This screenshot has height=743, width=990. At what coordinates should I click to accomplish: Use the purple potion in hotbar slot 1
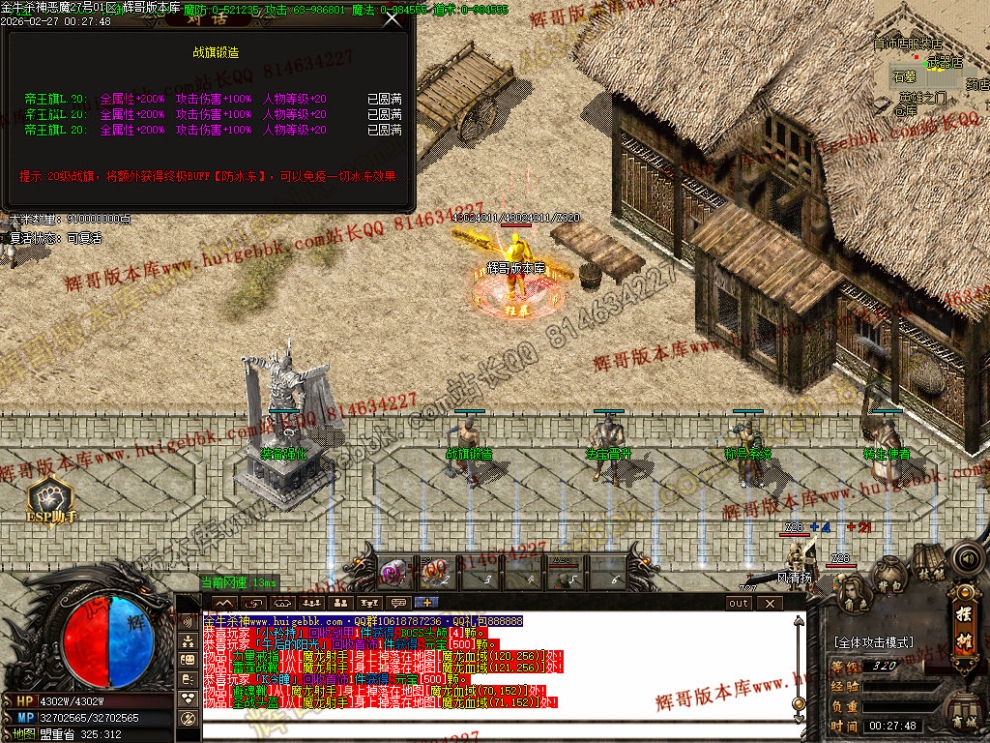click(x=393, y=571)
